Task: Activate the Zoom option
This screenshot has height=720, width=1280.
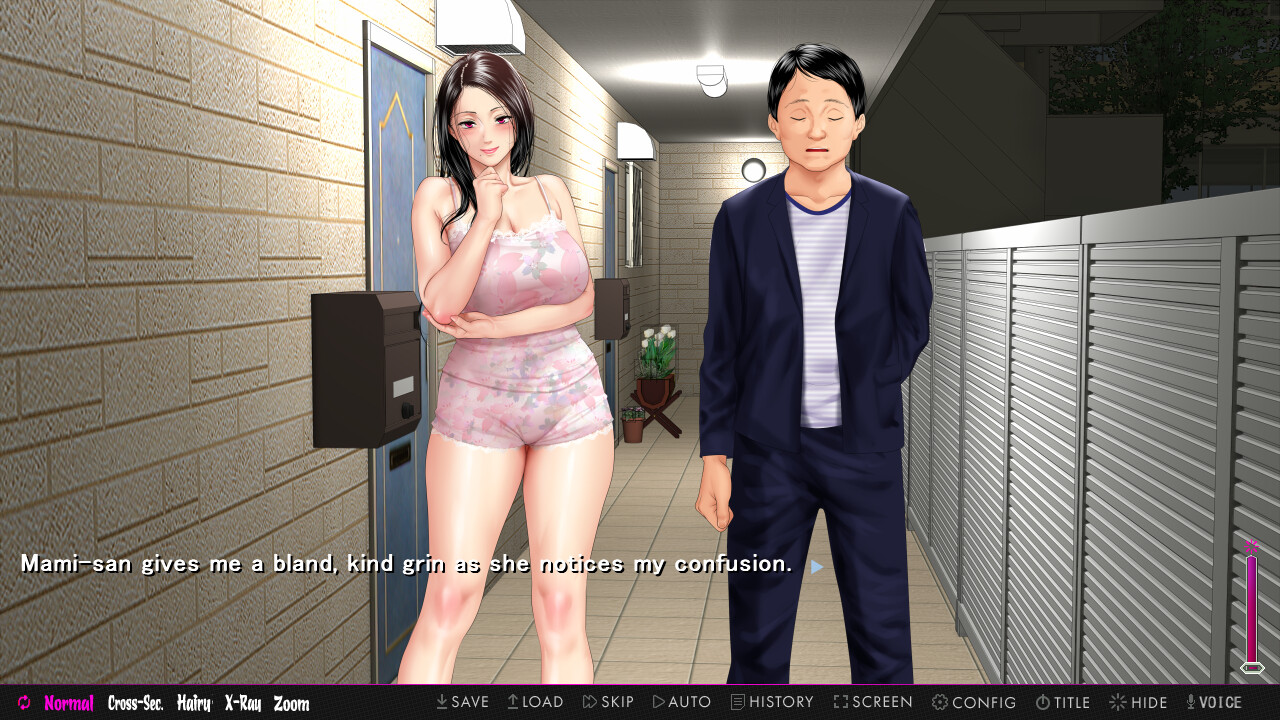Action: coord(291,703)
